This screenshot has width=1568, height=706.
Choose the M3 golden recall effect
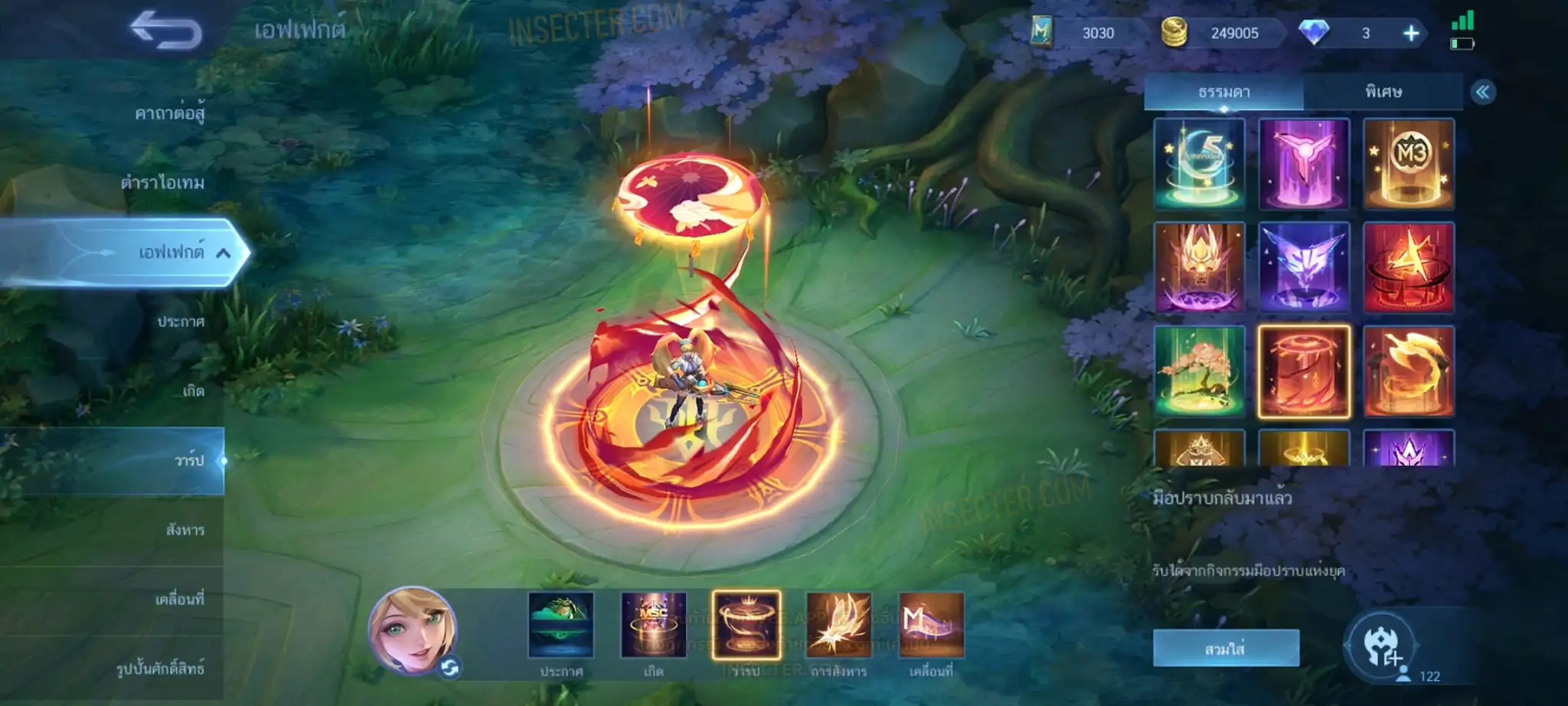coord(1408,164)
